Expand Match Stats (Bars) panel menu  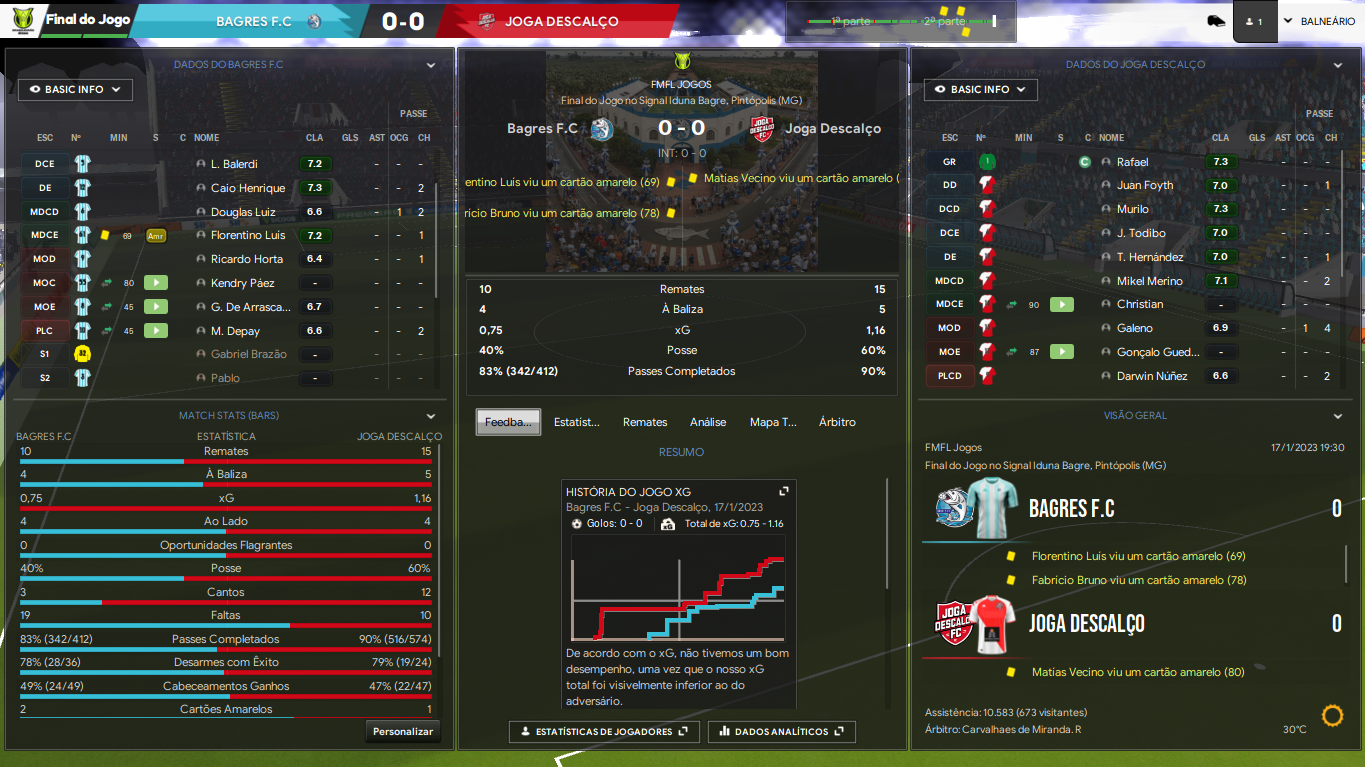pos(431,416)
